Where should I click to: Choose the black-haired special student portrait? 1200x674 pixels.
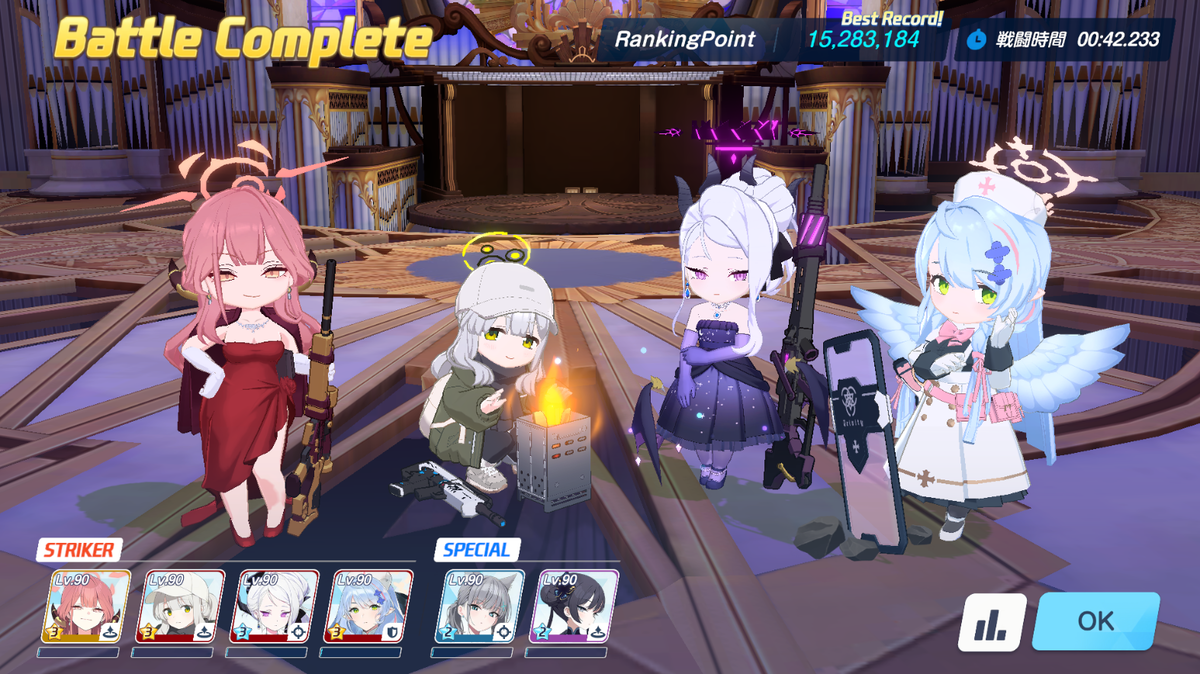(574, 606)
